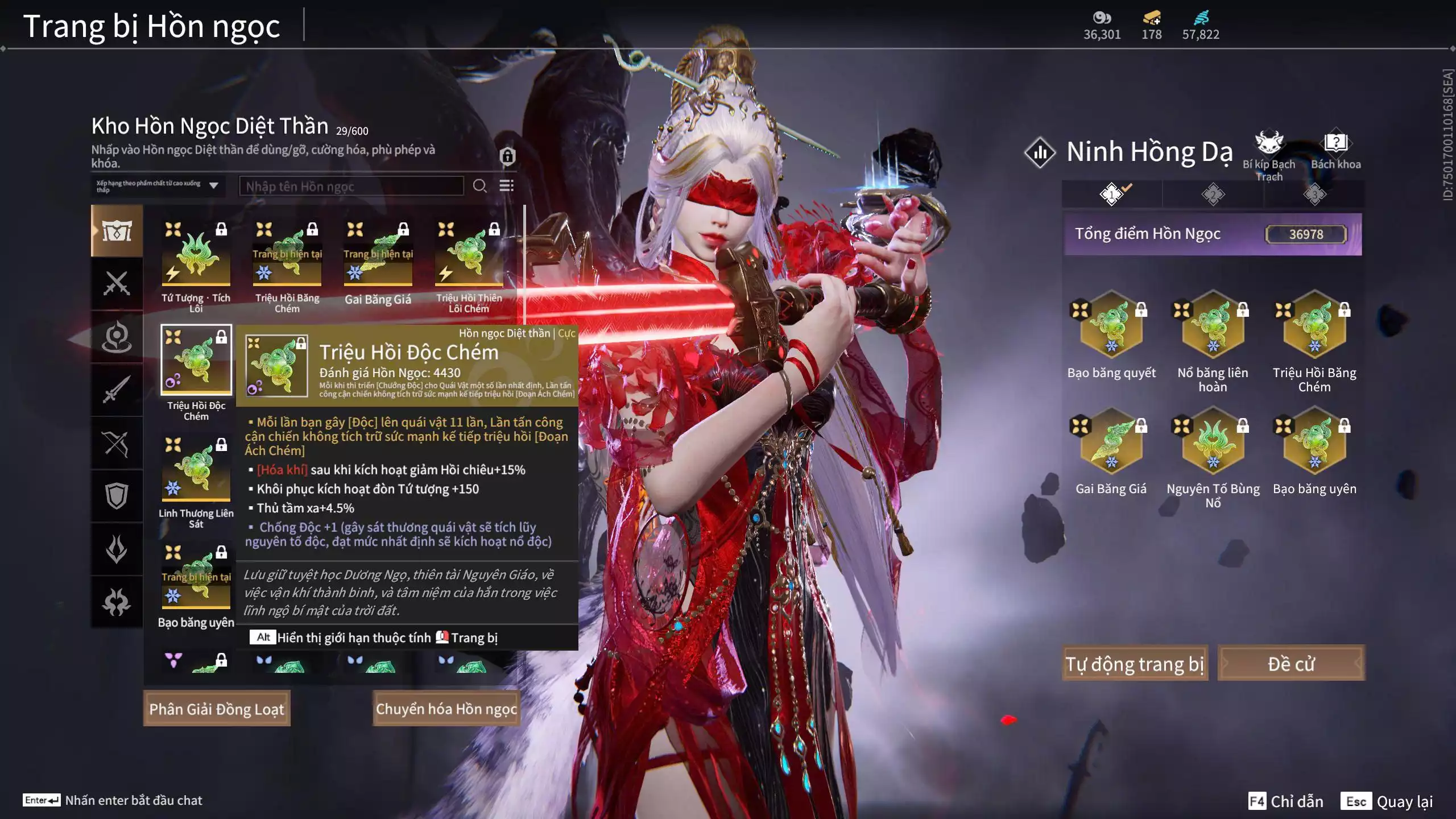This screenshot has height=819, width=1456.
Task: Activate Tự động trang bị auto-equip
Action: [x=1134, y=664]
